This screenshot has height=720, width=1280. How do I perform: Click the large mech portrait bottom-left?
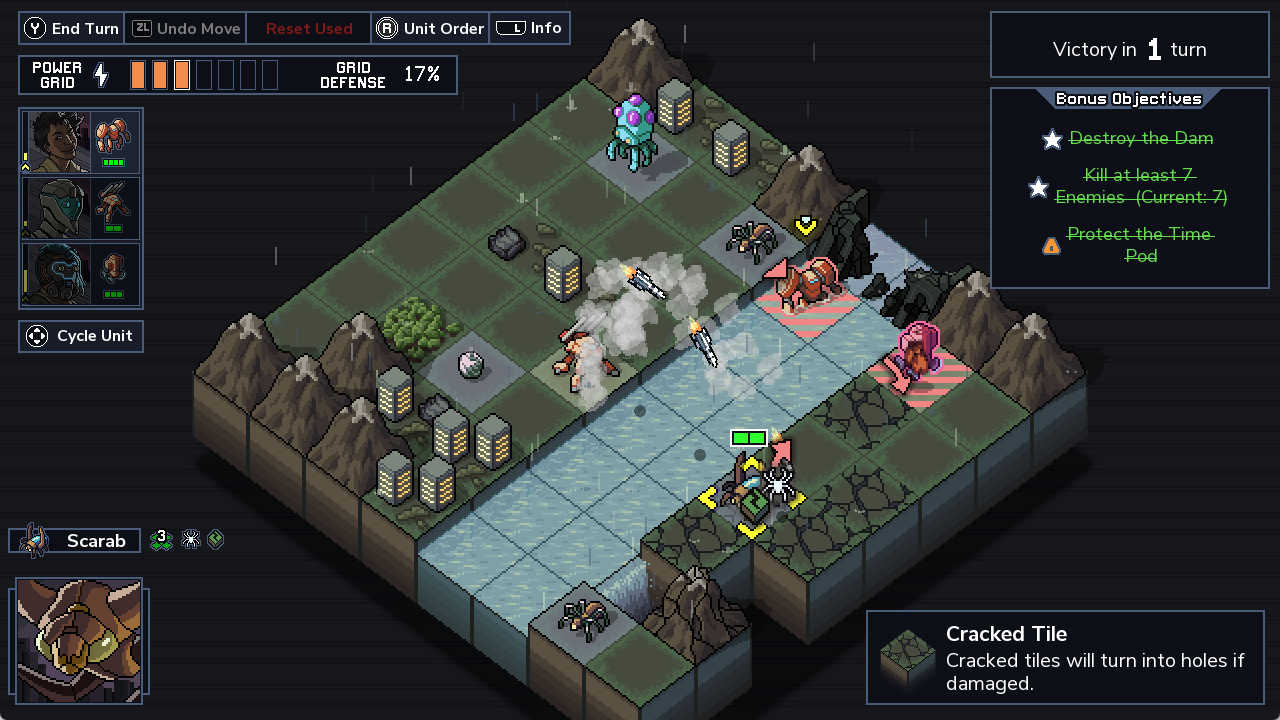pyautogui.click(x=80, y=640)
